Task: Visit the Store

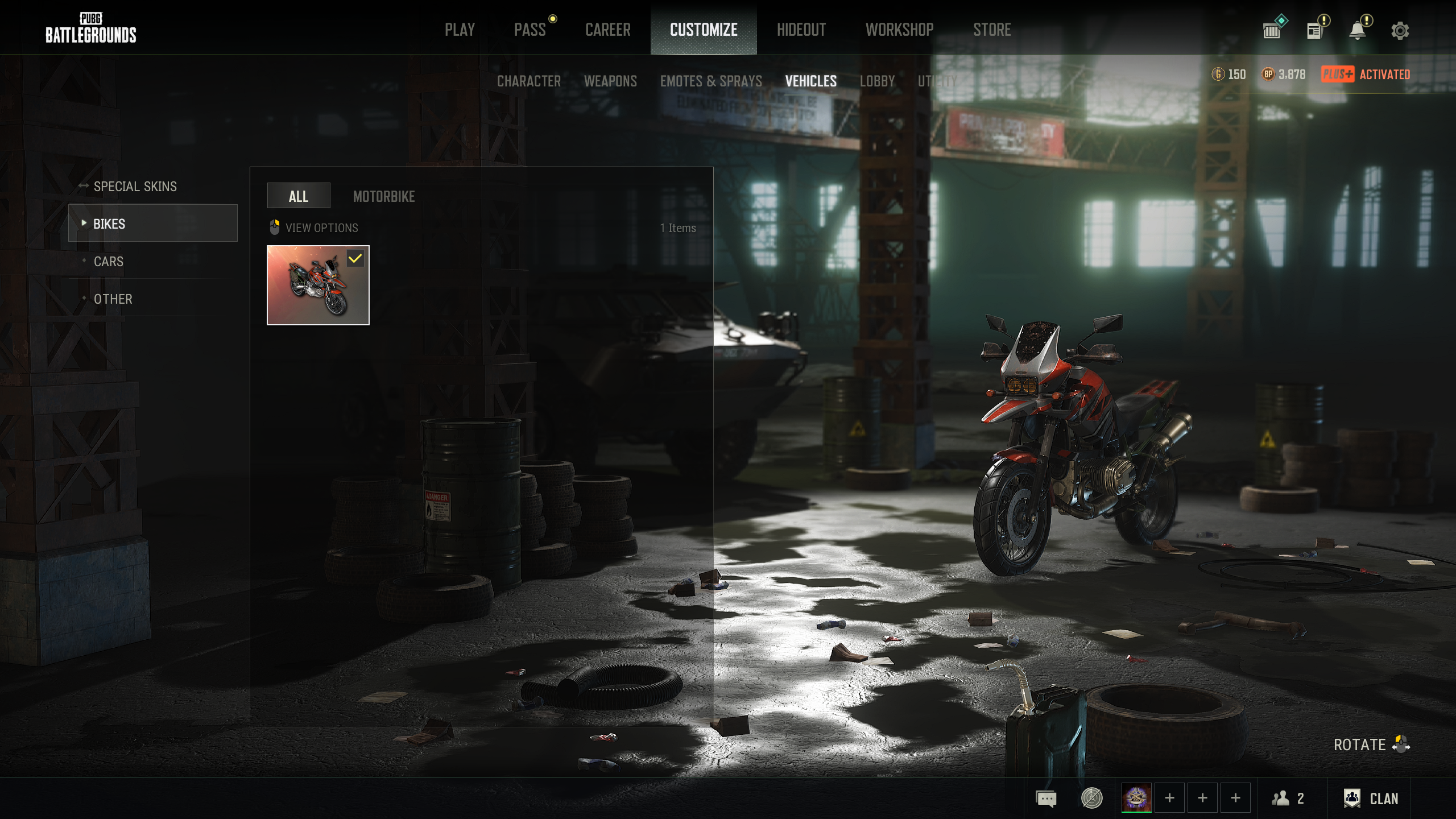Action: [991, 30]
